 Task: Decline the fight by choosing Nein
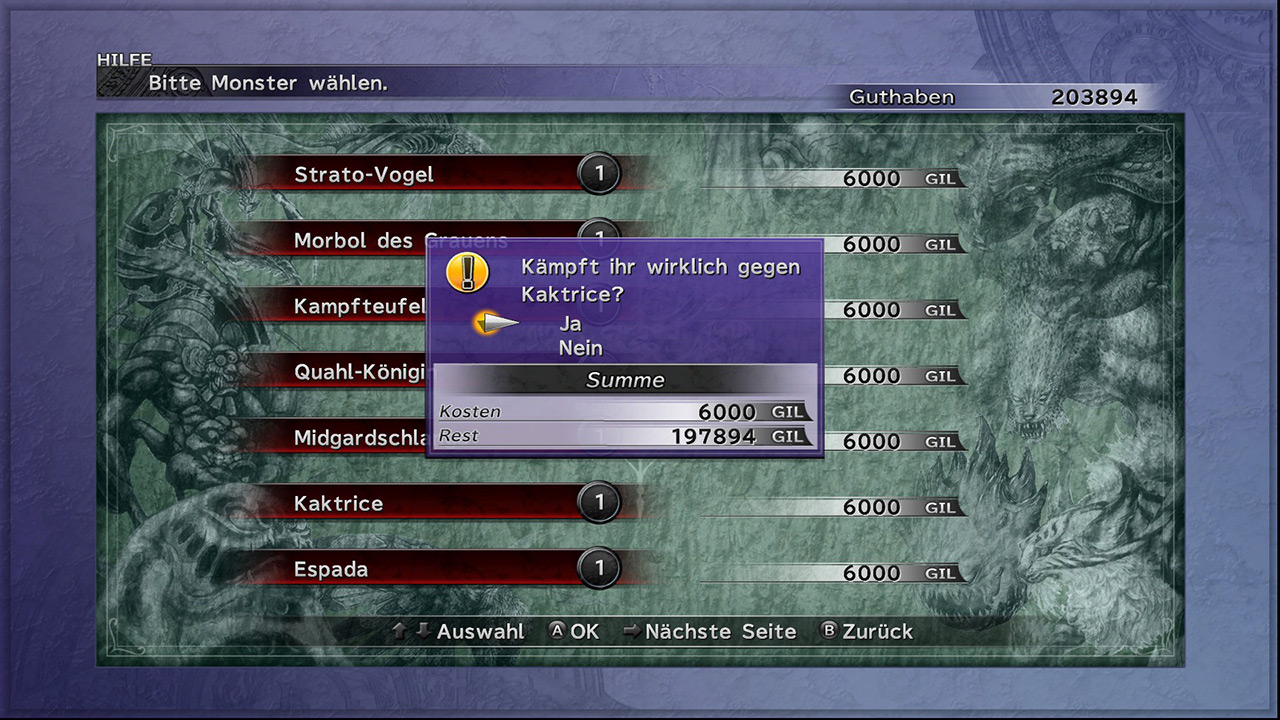pyautogui.click(x=580, y=348)
